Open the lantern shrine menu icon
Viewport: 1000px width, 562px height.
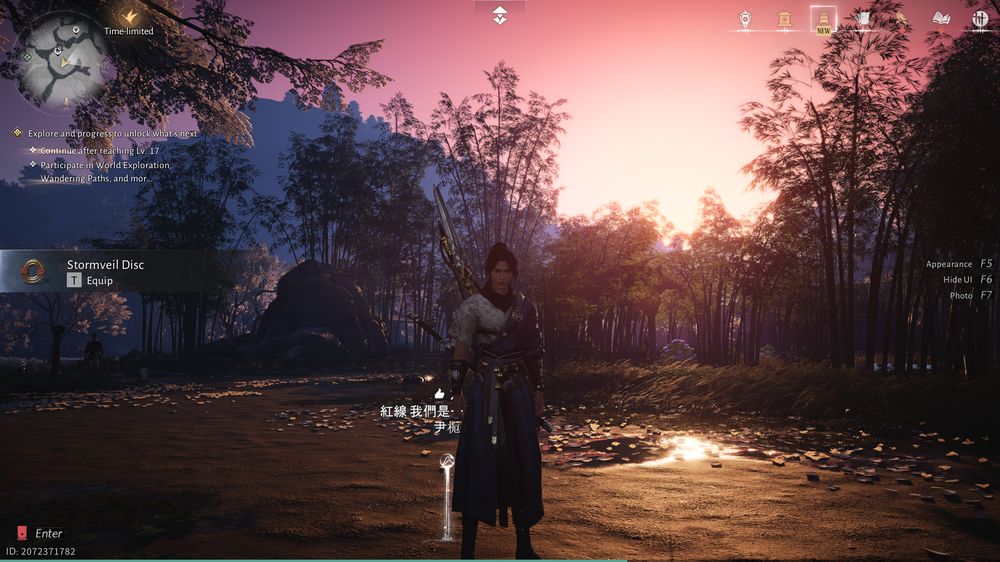(784, 19)
